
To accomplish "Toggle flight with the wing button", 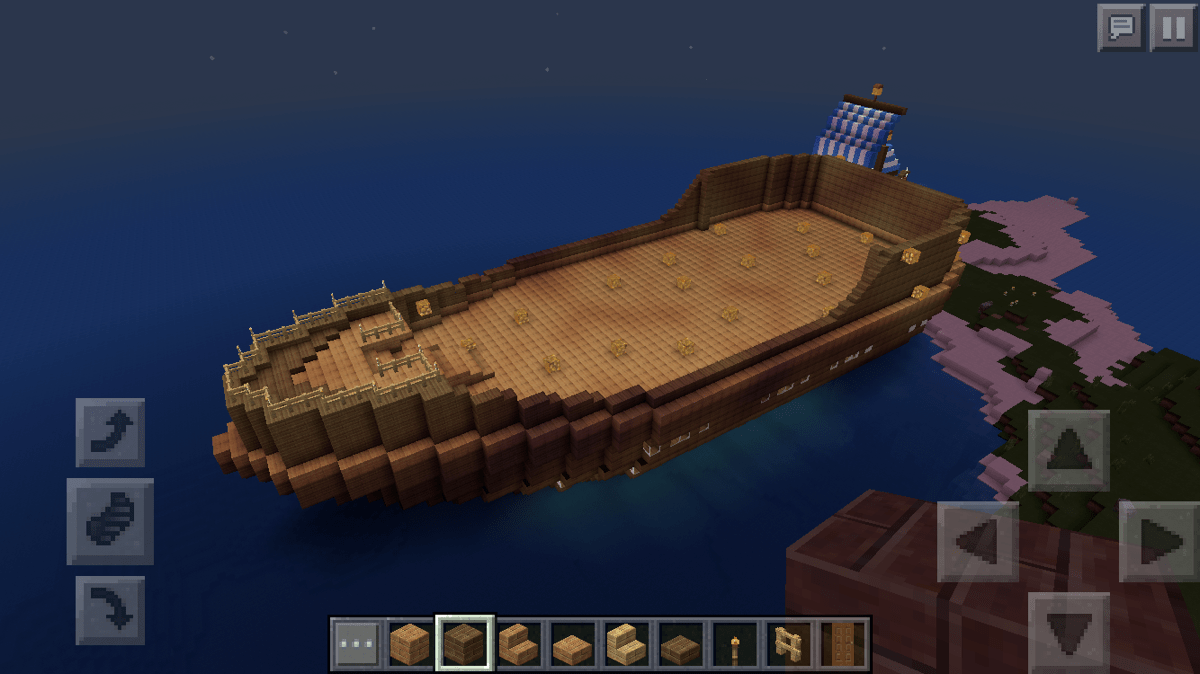I will tap(110, 521).
